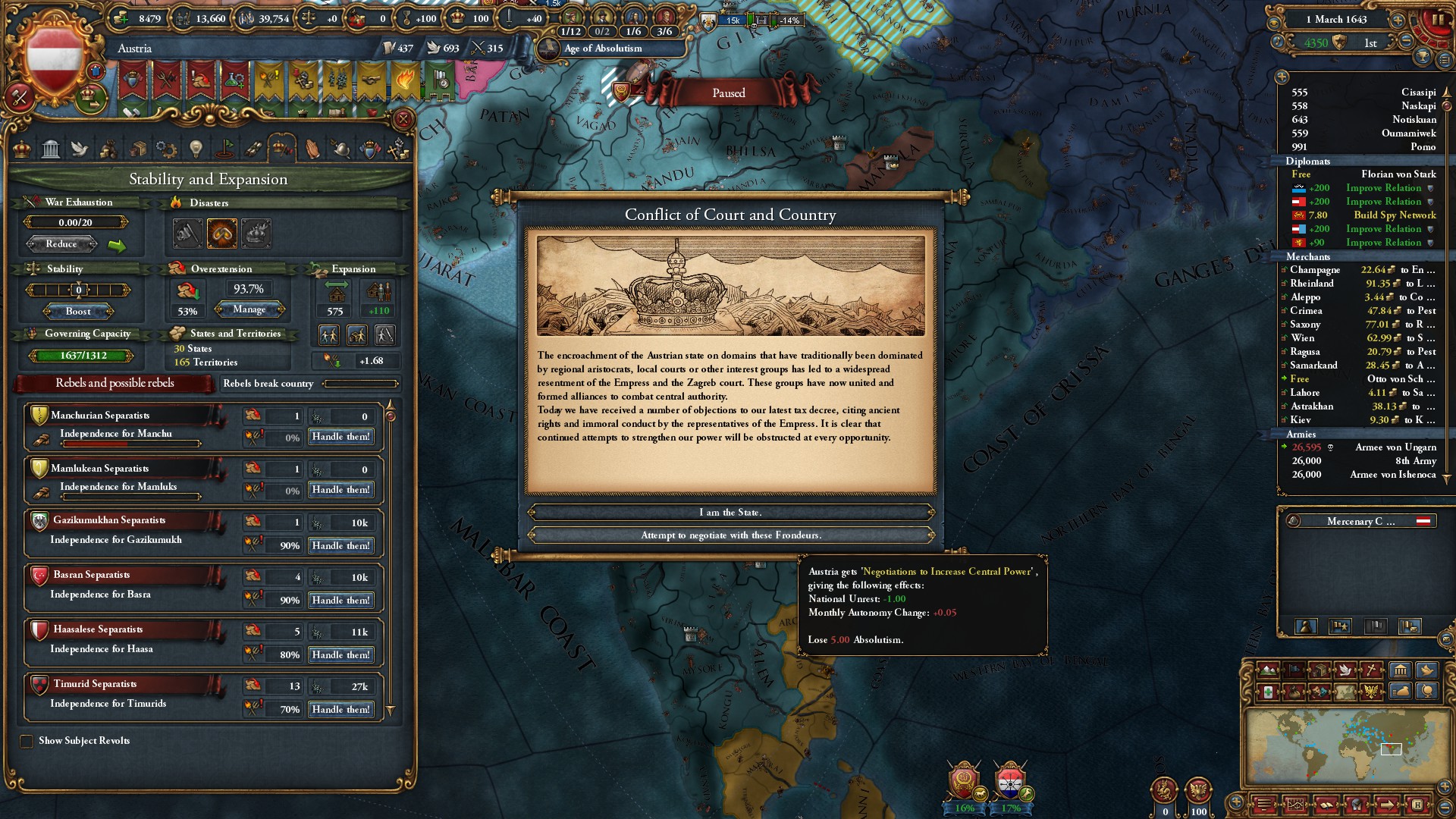Reduce war exhaustion
Image resolution: width=1456 pixels, height=819 pixels.
click(x=61, y=244)
